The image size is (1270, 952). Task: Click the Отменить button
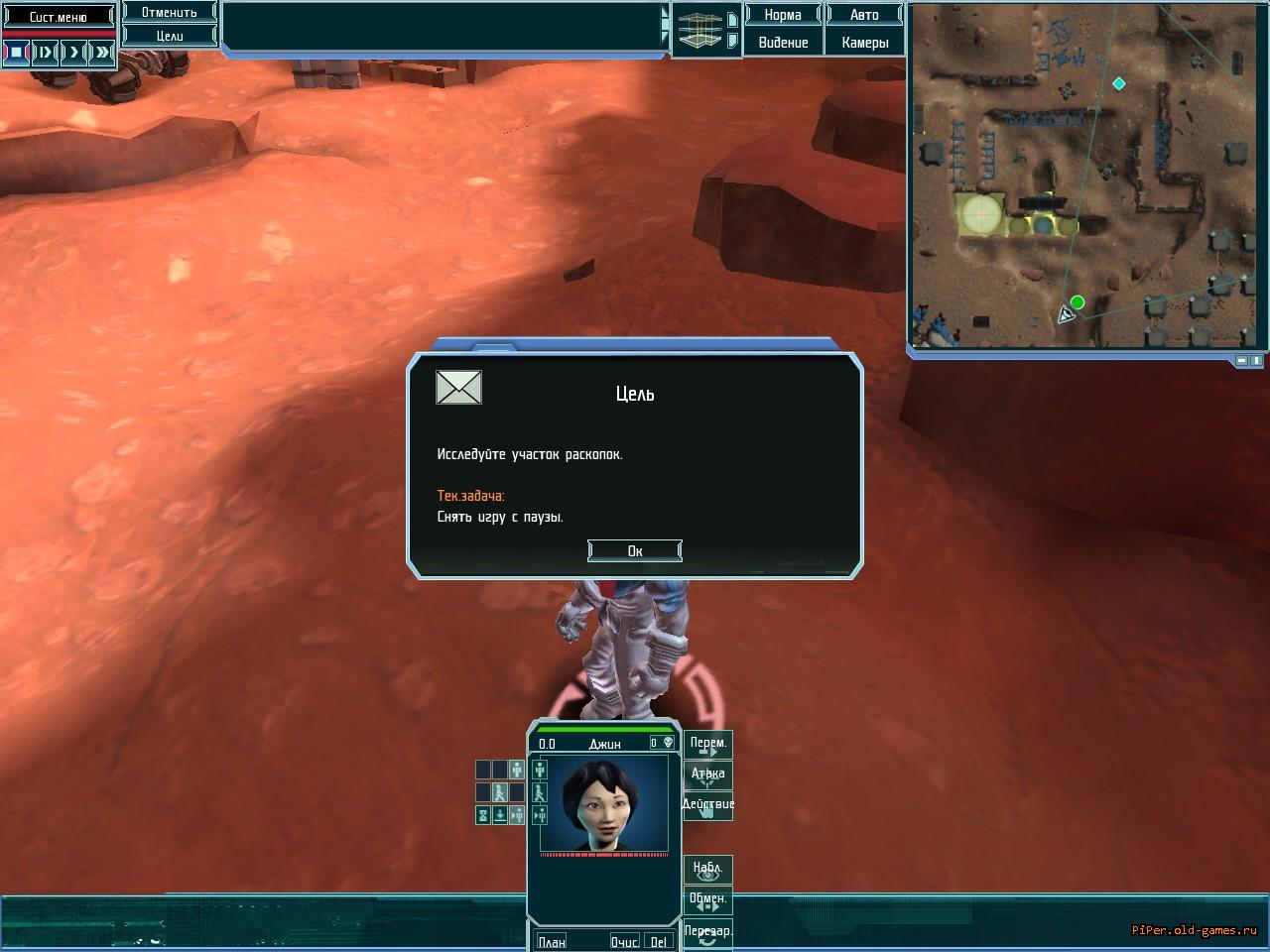[x=170, y=13]
